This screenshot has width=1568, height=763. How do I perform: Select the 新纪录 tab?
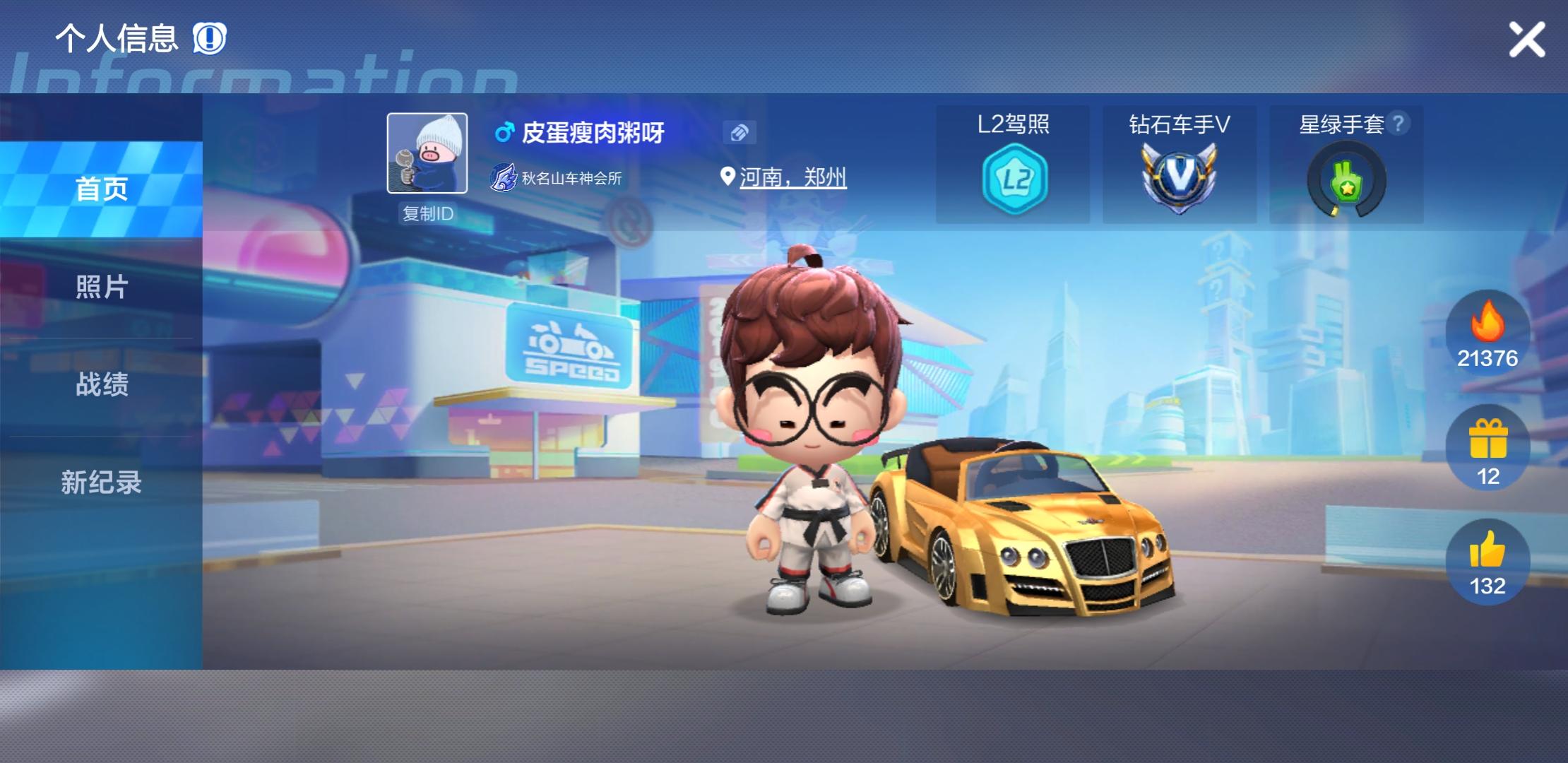coord(101,483)
